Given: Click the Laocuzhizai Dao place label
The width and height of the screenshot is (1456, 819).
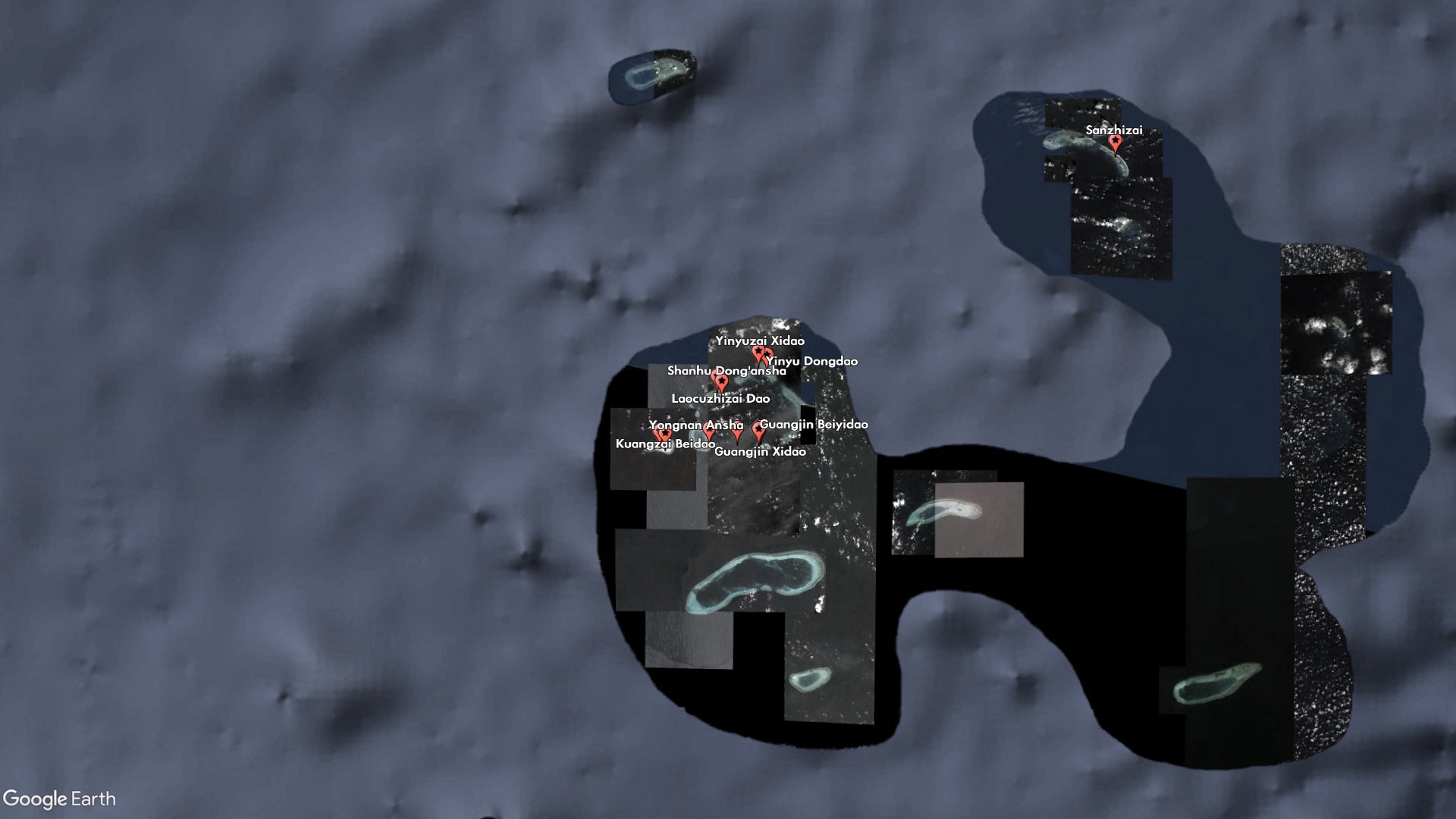Looking at the screenshot, I should coord(720,398).
